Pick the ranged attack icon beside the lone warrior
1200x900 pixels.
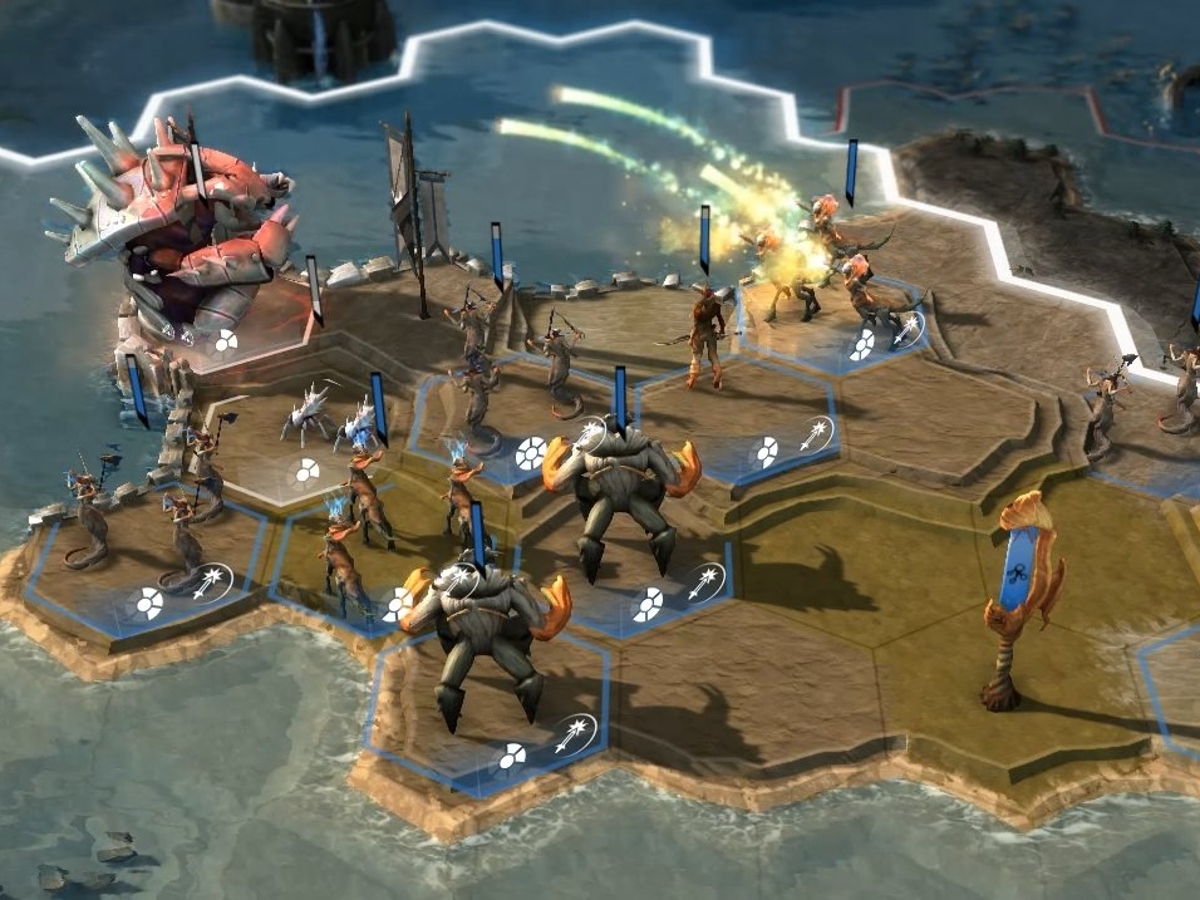pyautogui.click(x=817, y=434)
